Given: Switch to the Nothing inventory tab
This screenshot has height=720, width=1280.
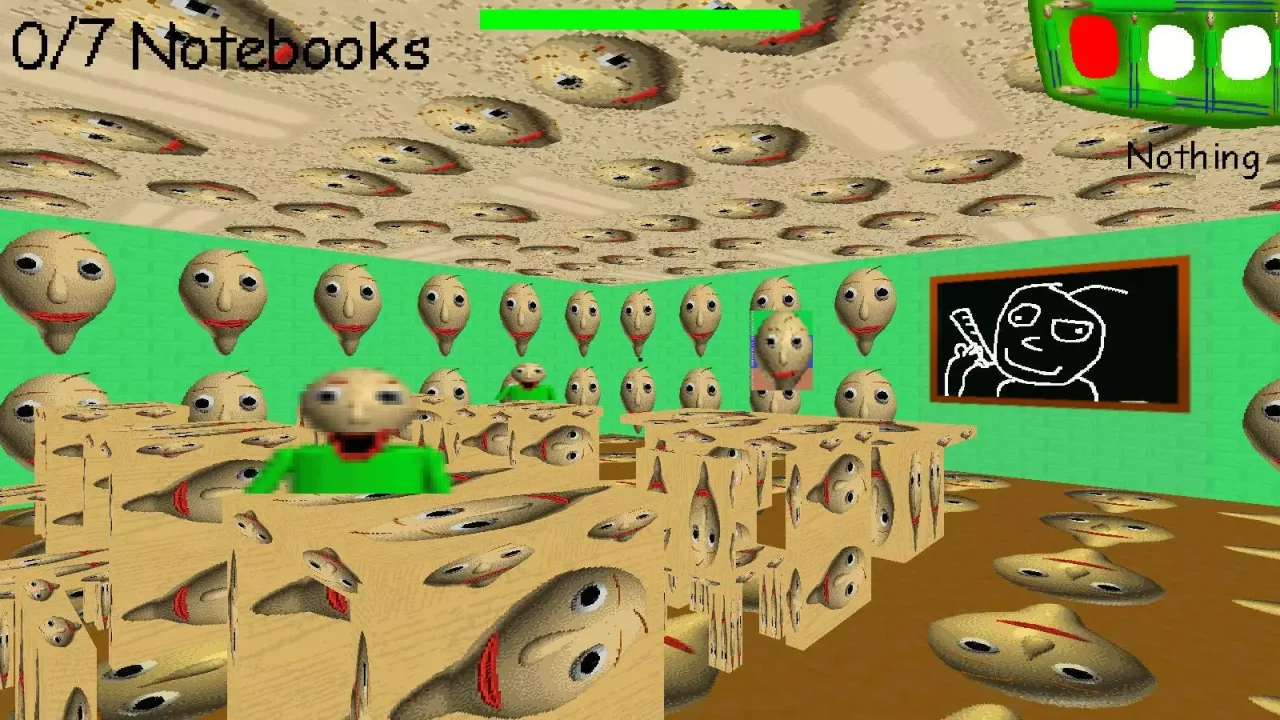Looking at the screenshot, I should coord(1192,157).
